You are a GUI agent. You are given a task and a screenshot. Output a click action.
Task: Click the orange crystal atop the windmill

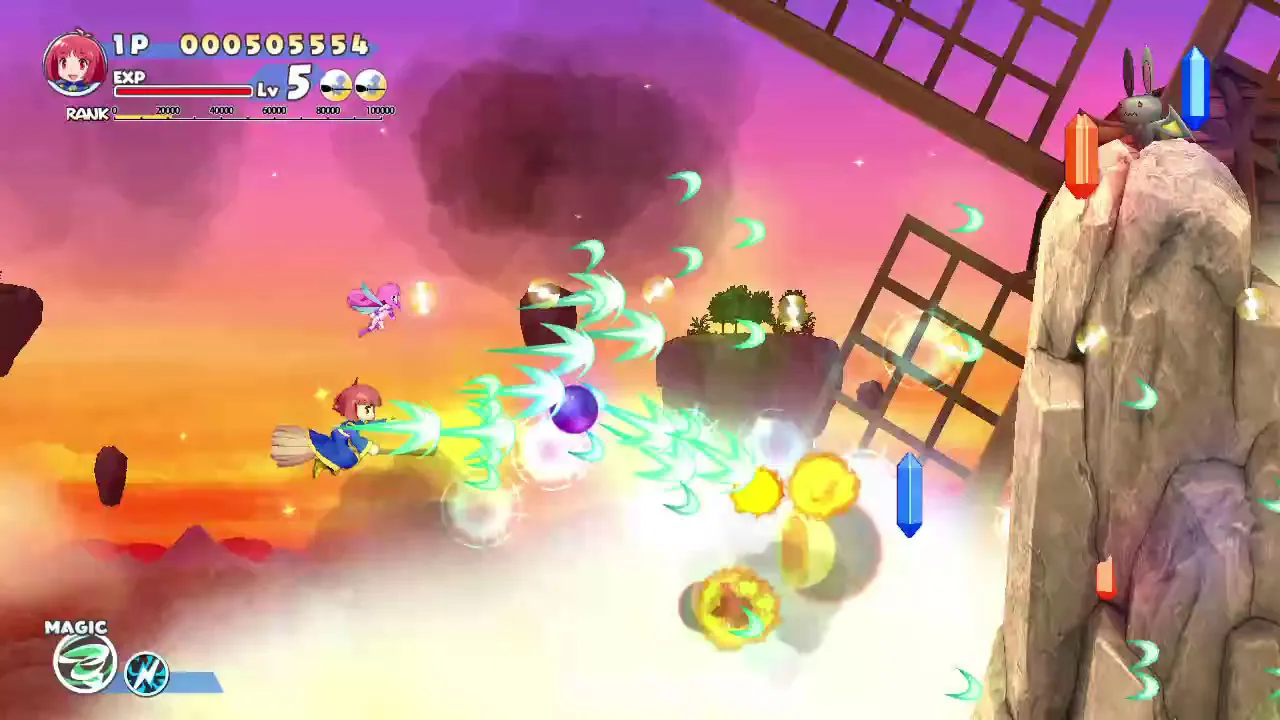tap(1083, 150)
